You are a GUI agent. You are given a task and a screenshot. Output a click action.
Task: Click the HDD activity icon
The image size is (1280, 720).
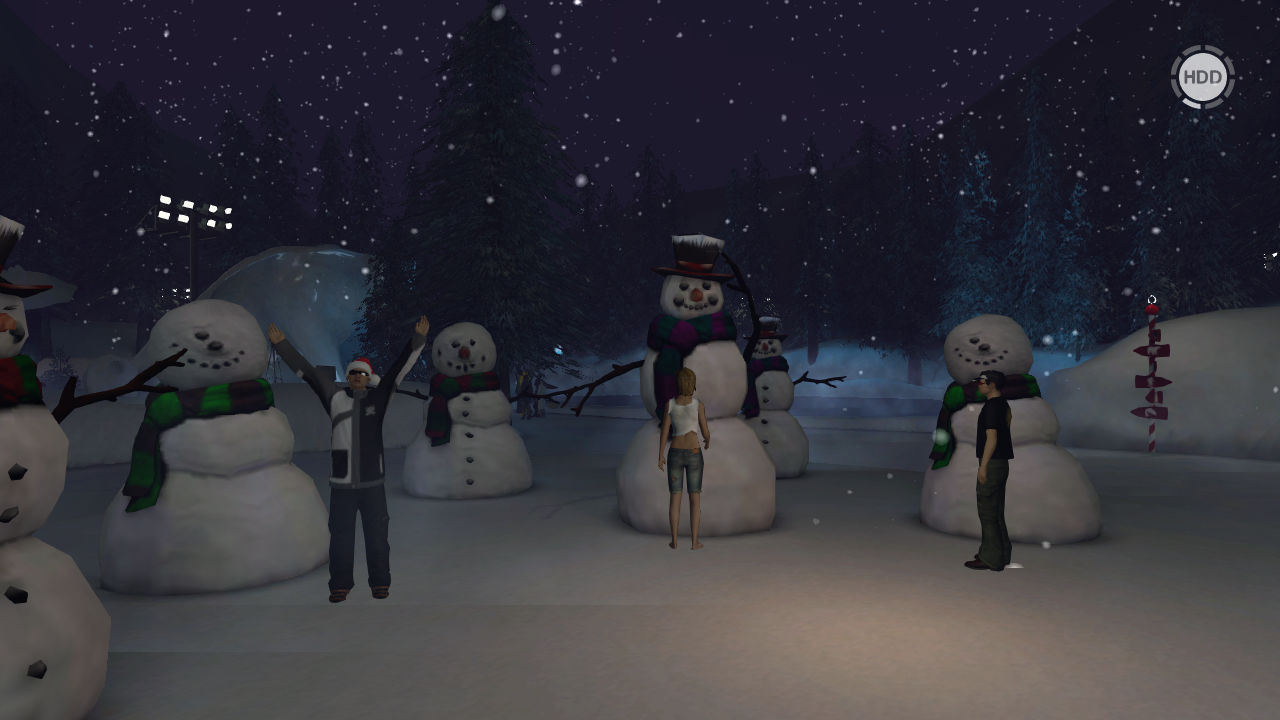pyautogui.click(x=1202, y=77)
